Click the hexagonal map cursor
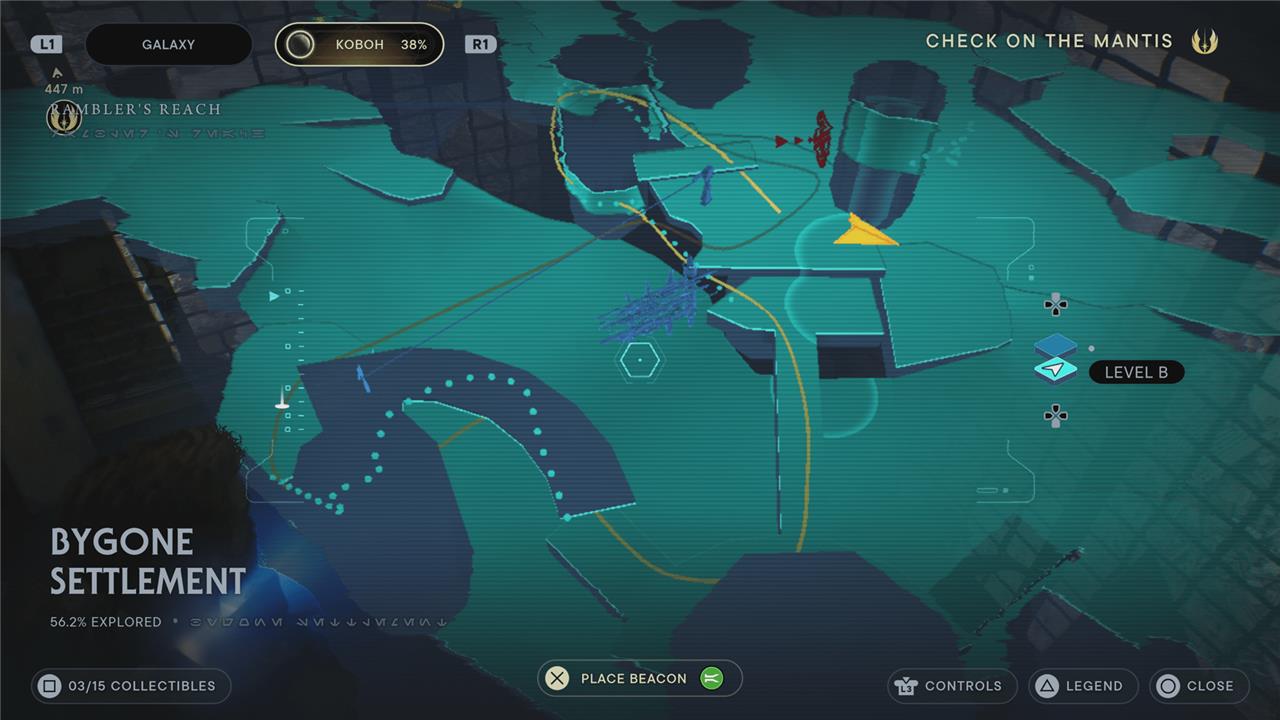The image size is (1280, 720). 637,360
